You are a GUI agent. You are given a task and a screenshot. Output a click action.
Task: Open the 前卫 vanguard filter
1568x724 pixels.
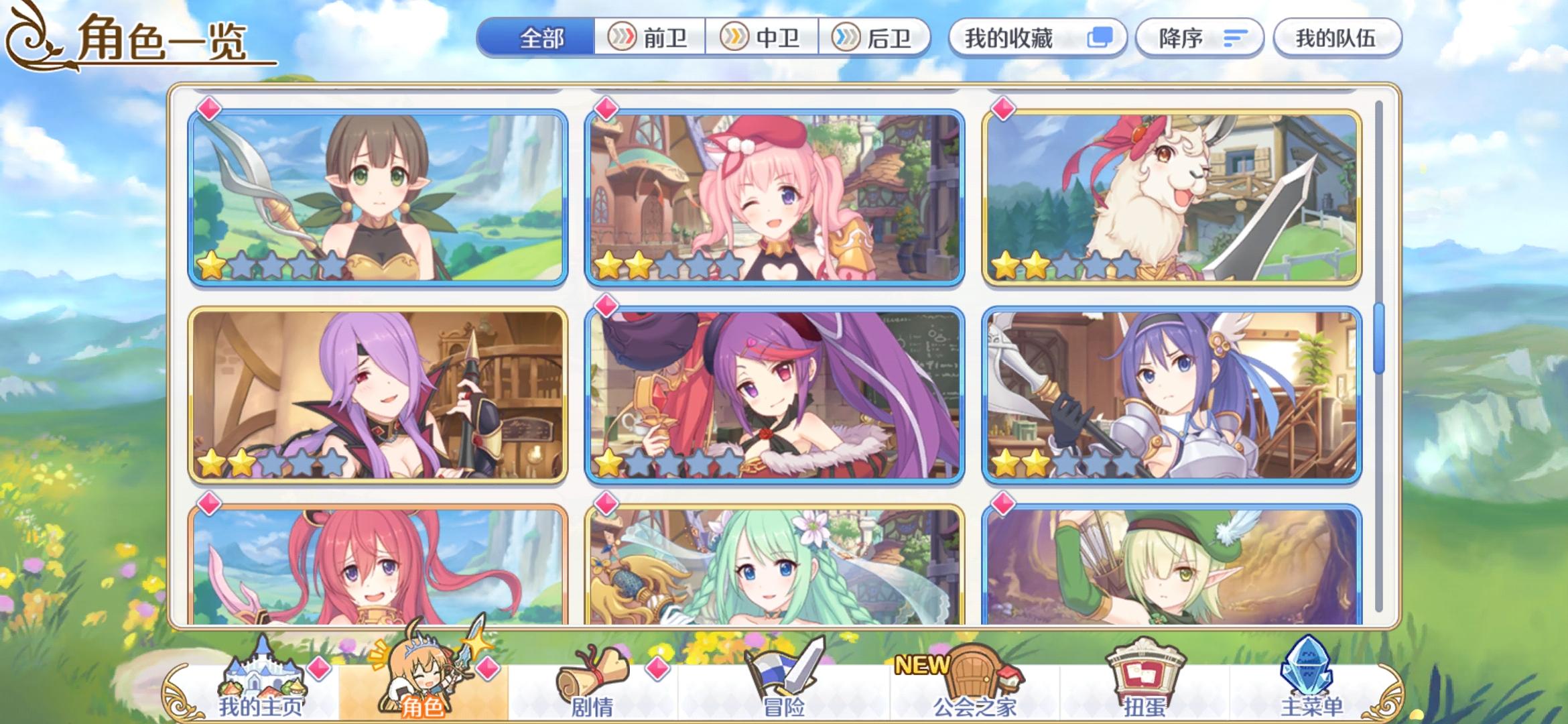(x=649, y=38)
